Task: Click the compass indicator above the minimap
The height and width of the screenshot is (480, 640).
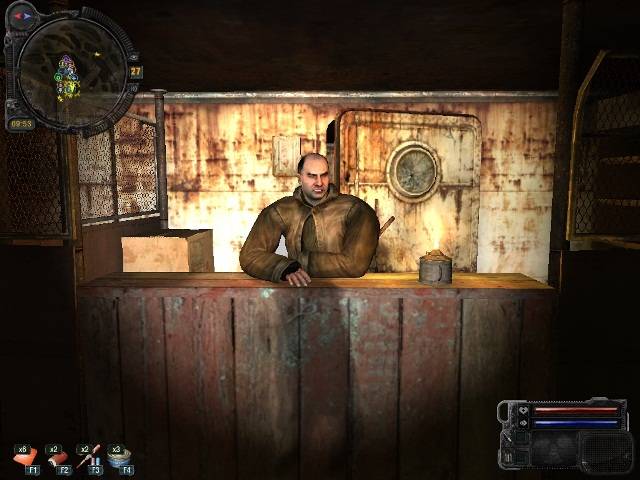Action: (x=23, y=16)
